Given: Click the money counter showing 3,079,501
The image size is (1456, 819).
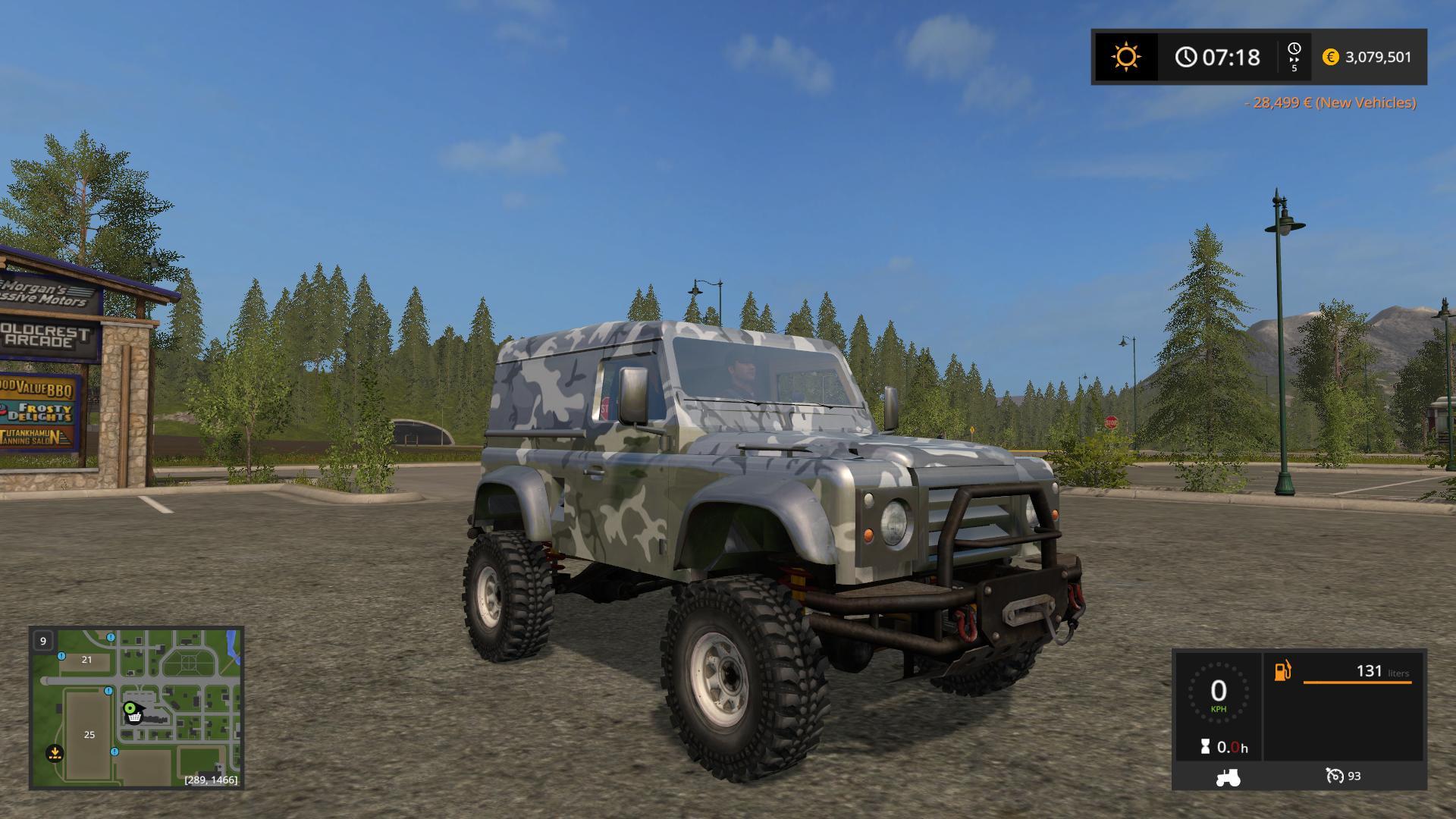Looking at the screenshot, I should click(1378, 56).
